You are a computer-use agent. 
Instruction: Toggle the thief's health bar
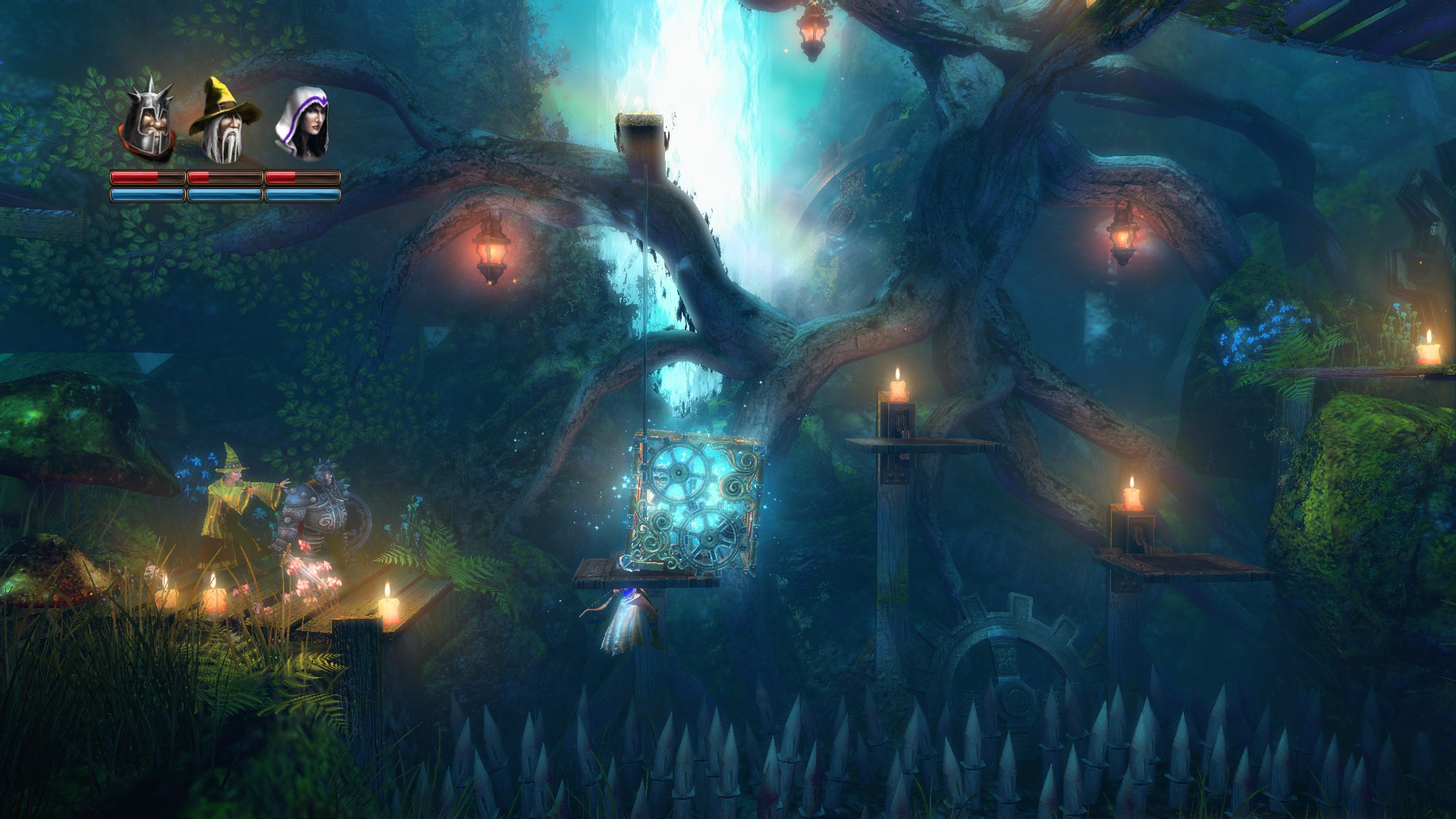point(301,177)
